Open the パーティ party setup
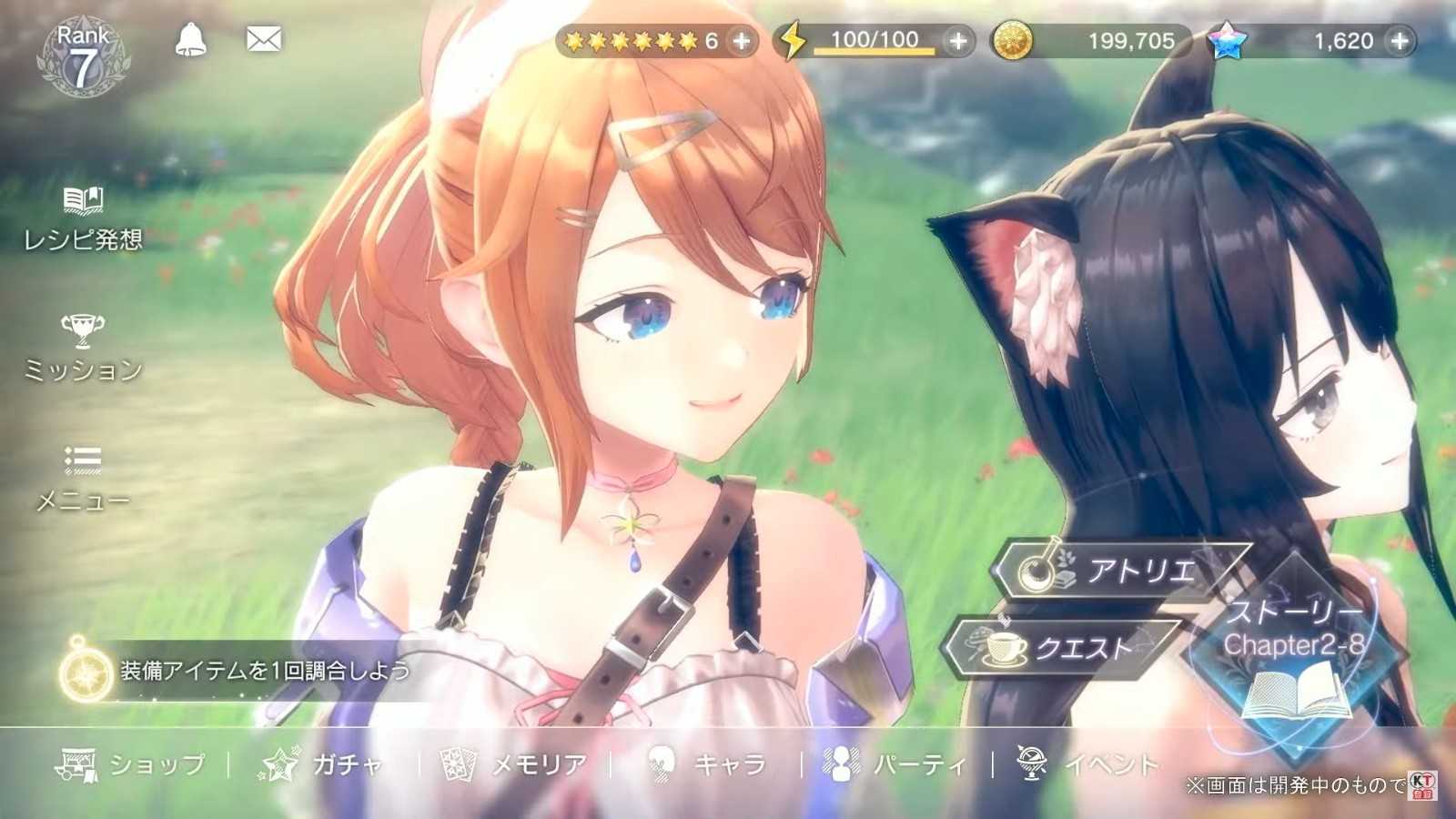The width and height of the screenshot is (1456, 819). 895,764
